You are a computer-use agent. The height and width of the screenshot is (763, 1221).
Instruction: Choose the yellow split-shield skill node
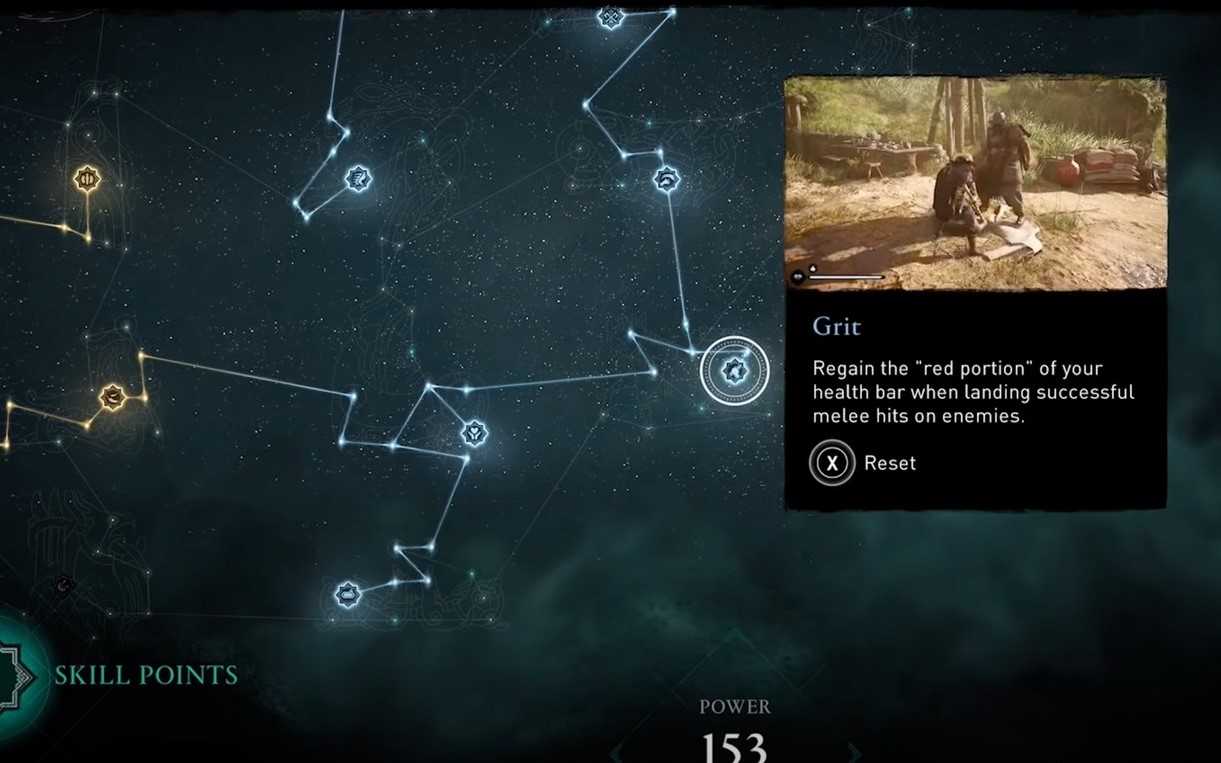pos(88,179)
